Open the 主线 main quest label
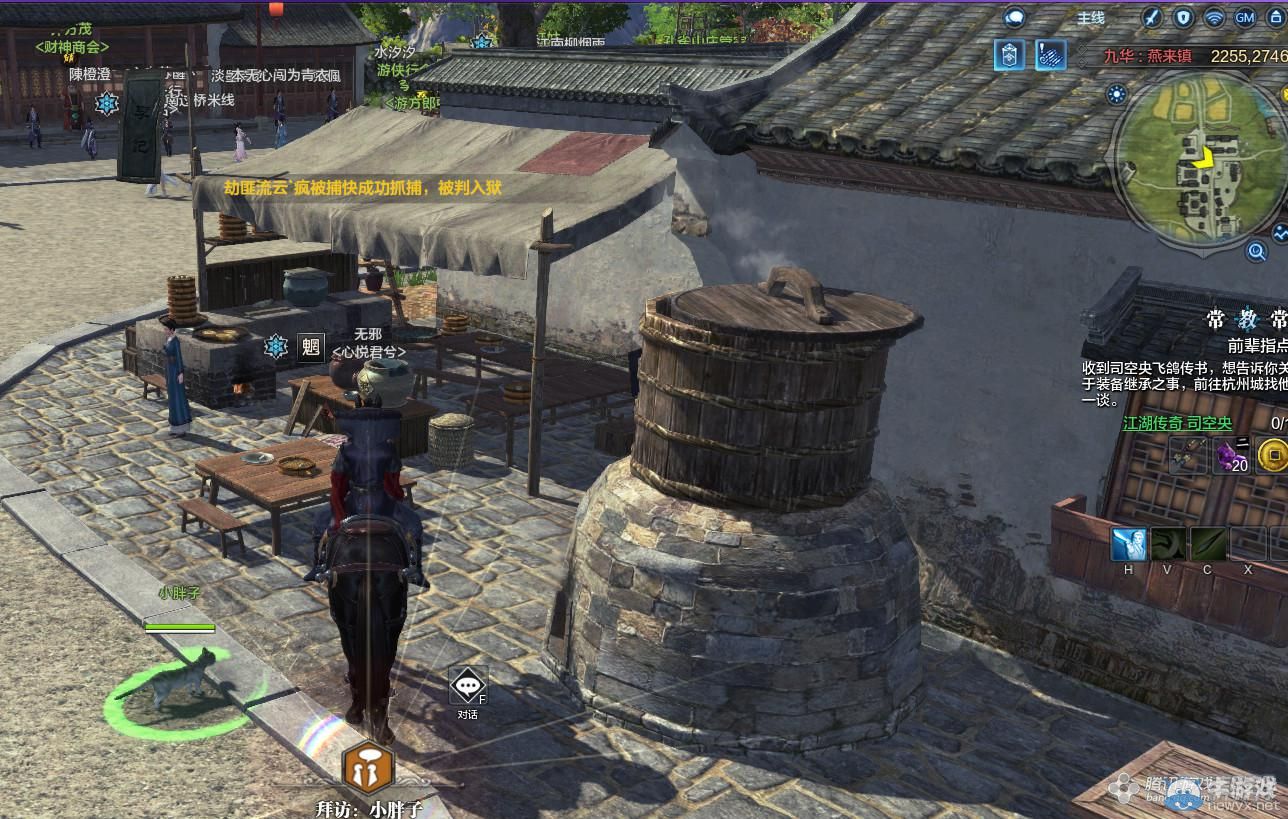This screenshot has height=819, width=1288. tap(1090, 18)
